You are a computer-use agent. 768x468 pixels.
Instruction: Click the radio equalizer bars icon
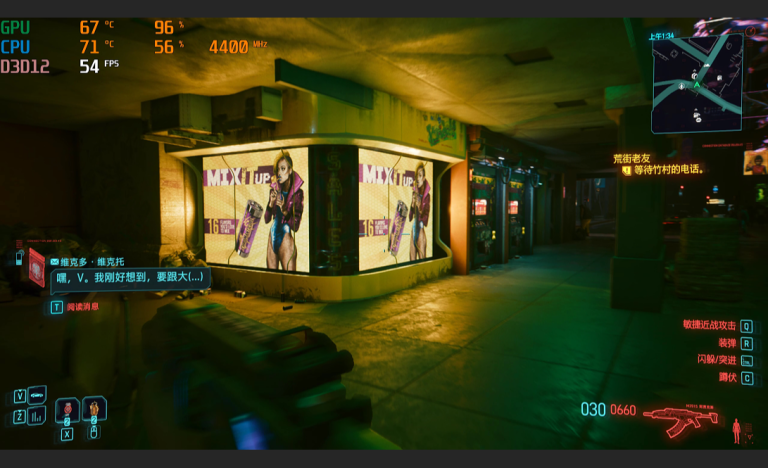(36, 415)
